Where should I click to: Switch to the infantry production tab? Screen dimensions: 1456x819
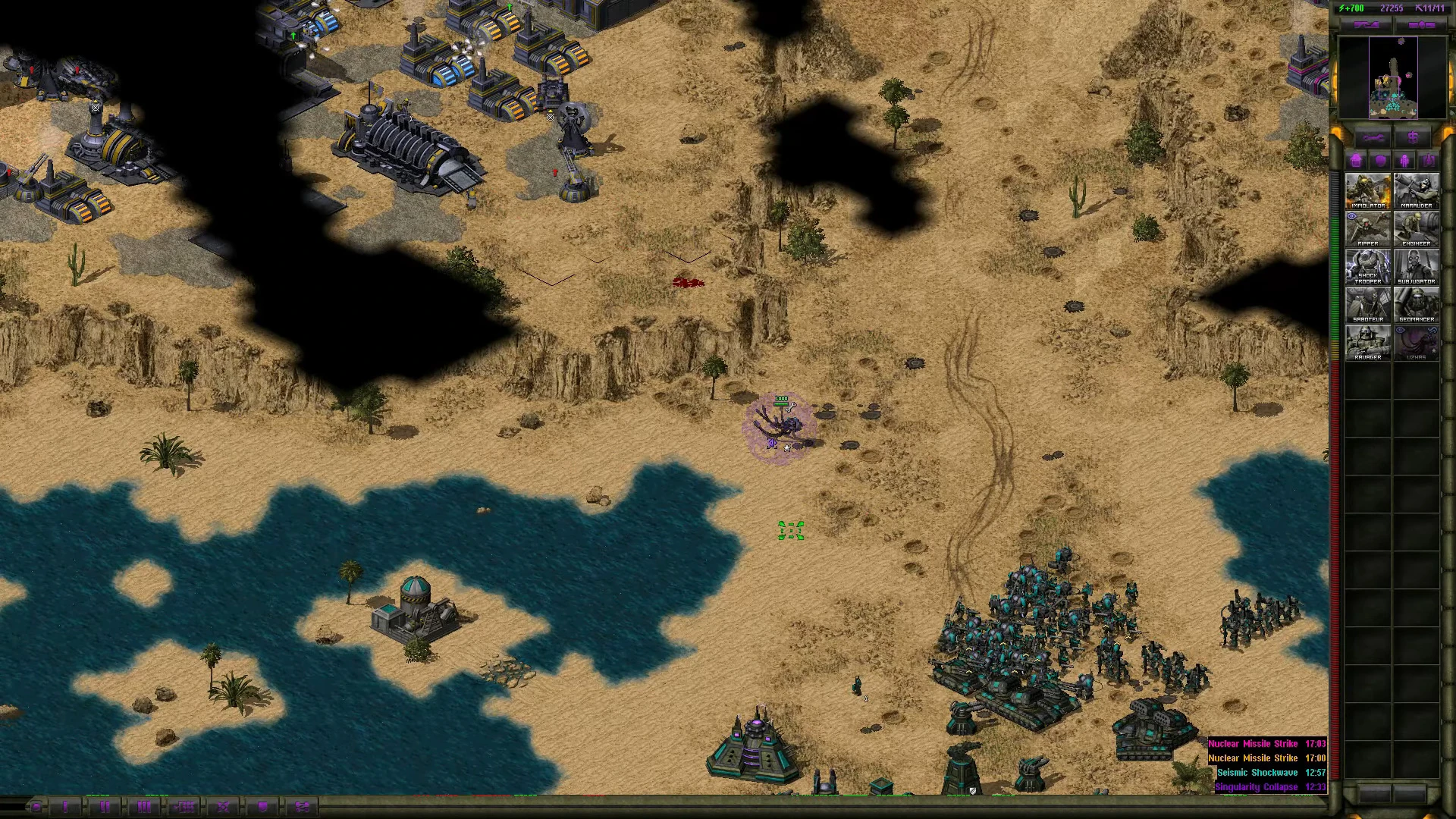[x=1404, y=161]
